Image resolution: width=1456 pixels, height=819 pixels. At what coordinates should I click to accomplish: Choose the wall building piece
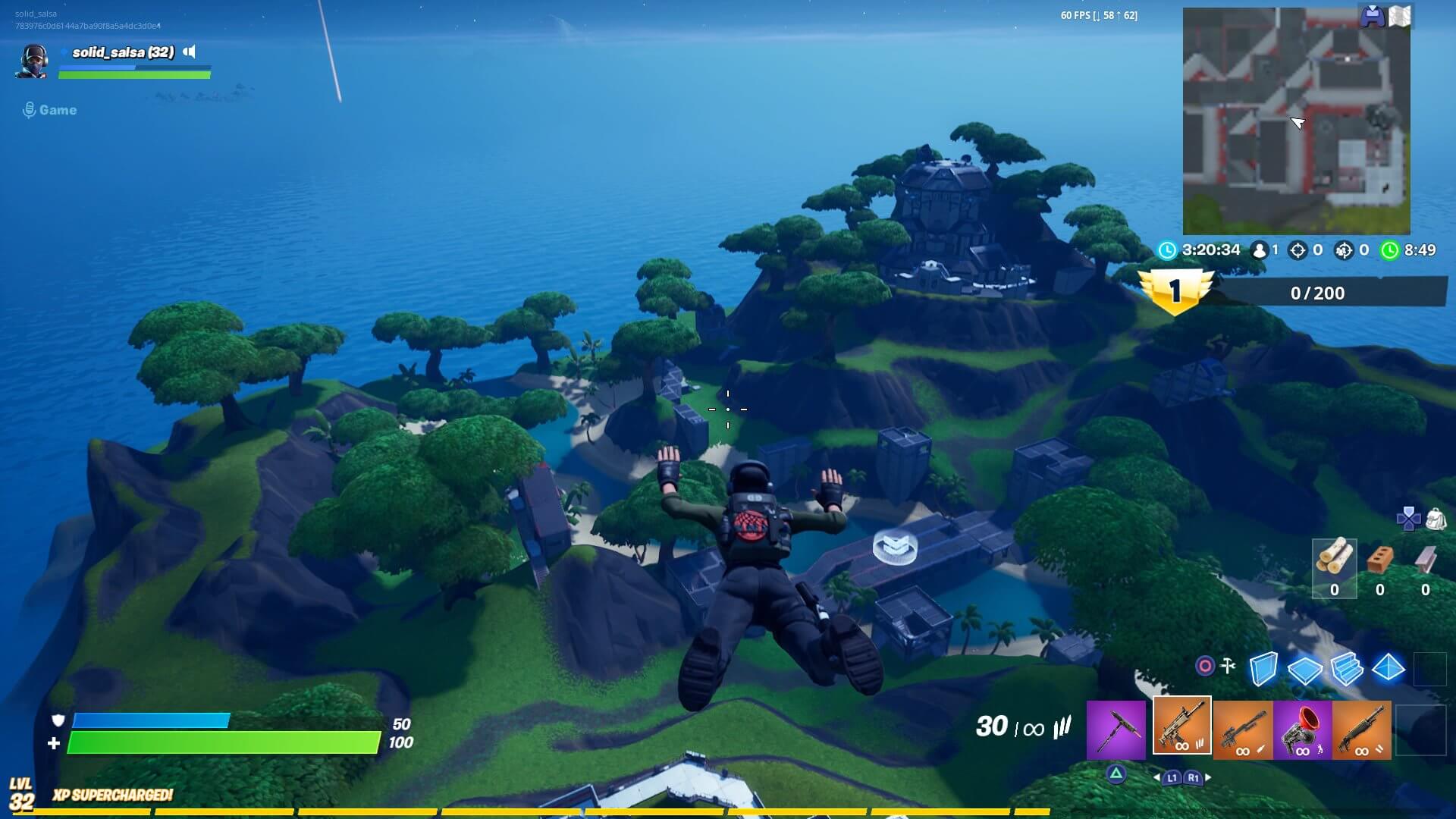click(1263, 669)
